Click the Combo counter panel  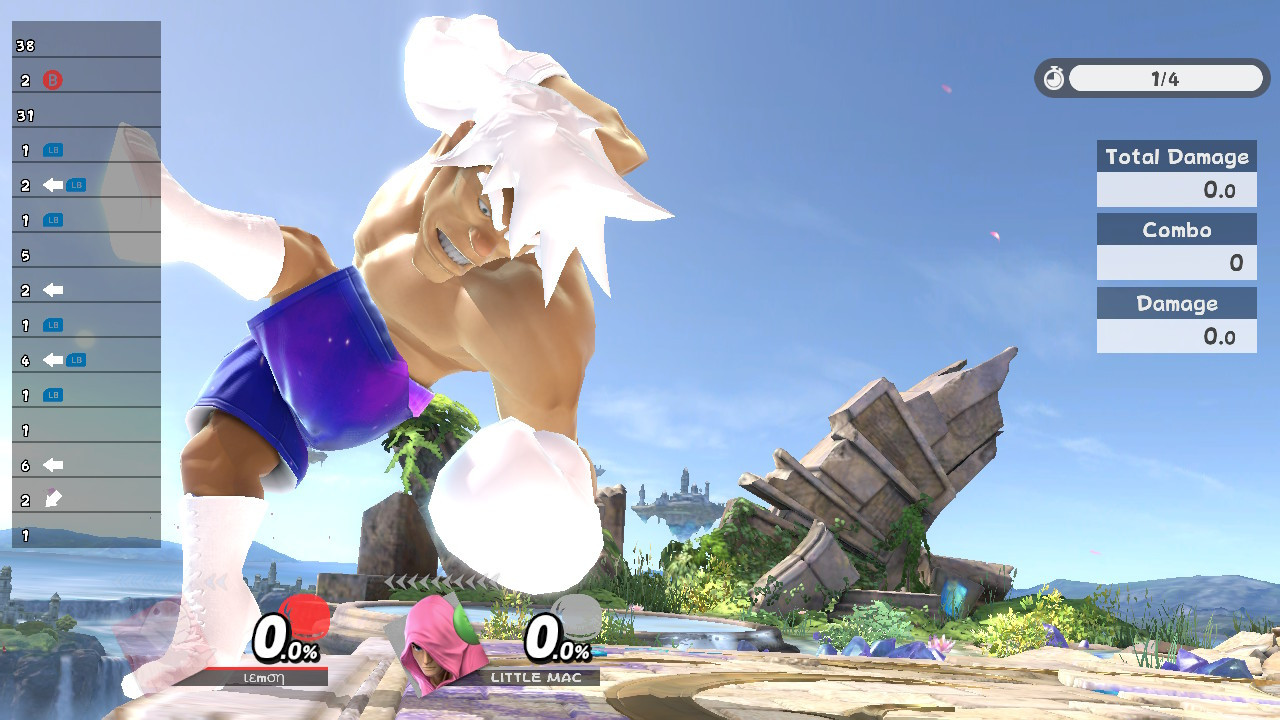pyautogui.click(x=1176, y=246)
